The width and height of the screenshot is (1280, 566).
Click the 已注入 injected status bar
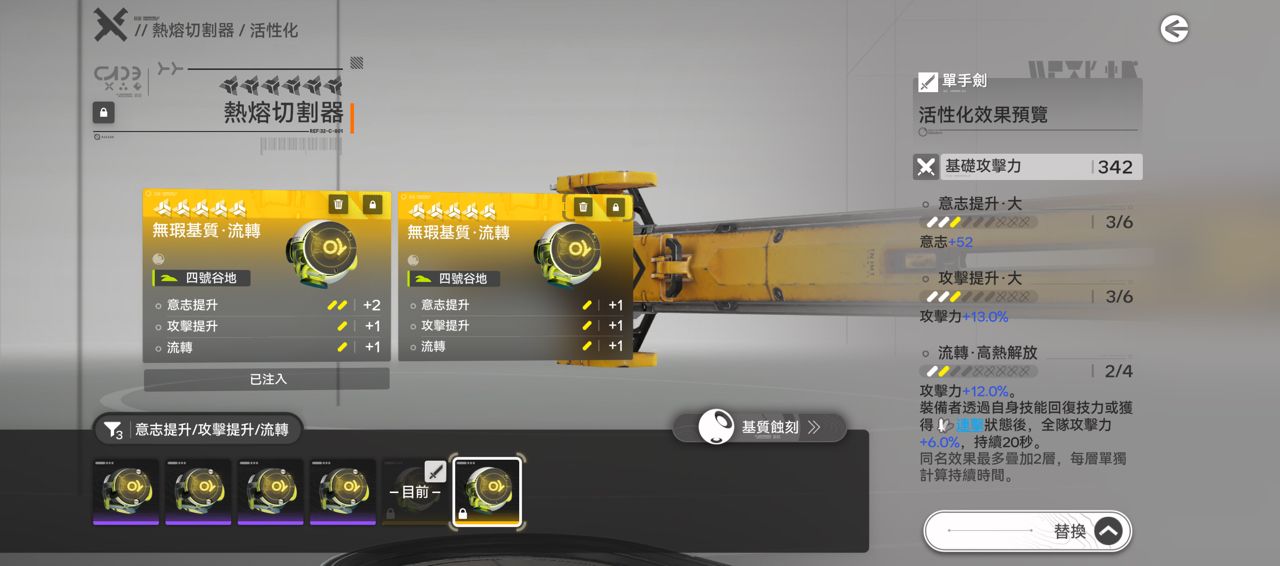(x=266, y=379)
